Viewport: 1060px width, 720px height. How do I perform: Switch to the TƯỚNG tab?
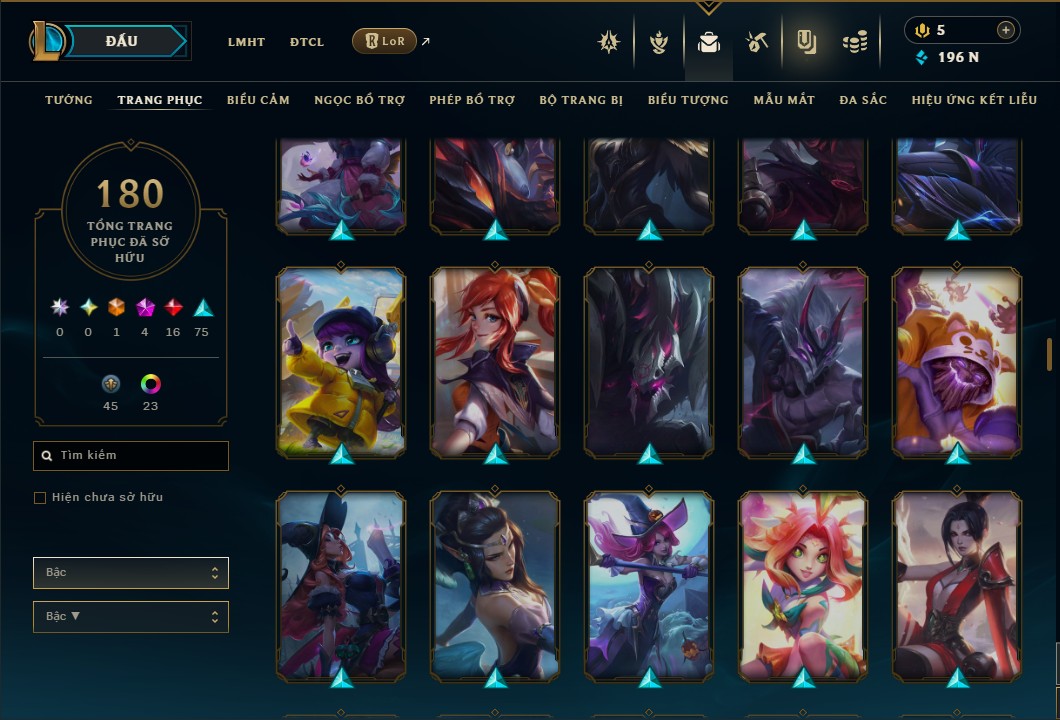(69, 100)
